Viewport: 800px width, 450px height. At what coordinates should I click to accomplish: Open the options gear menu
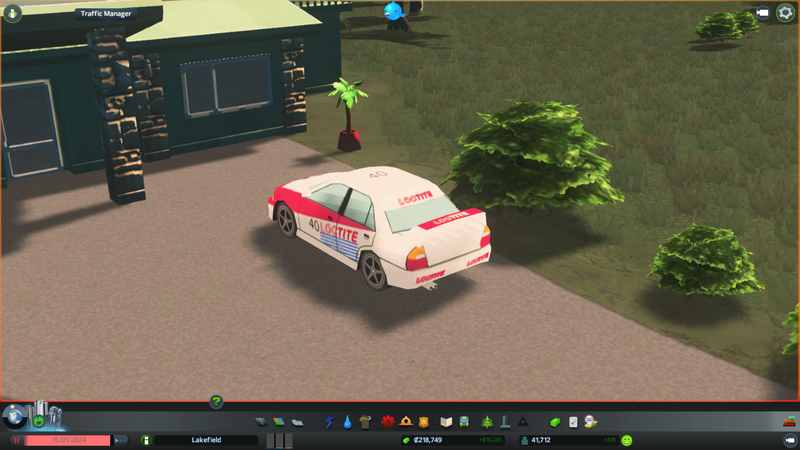(x=785, y=13)
